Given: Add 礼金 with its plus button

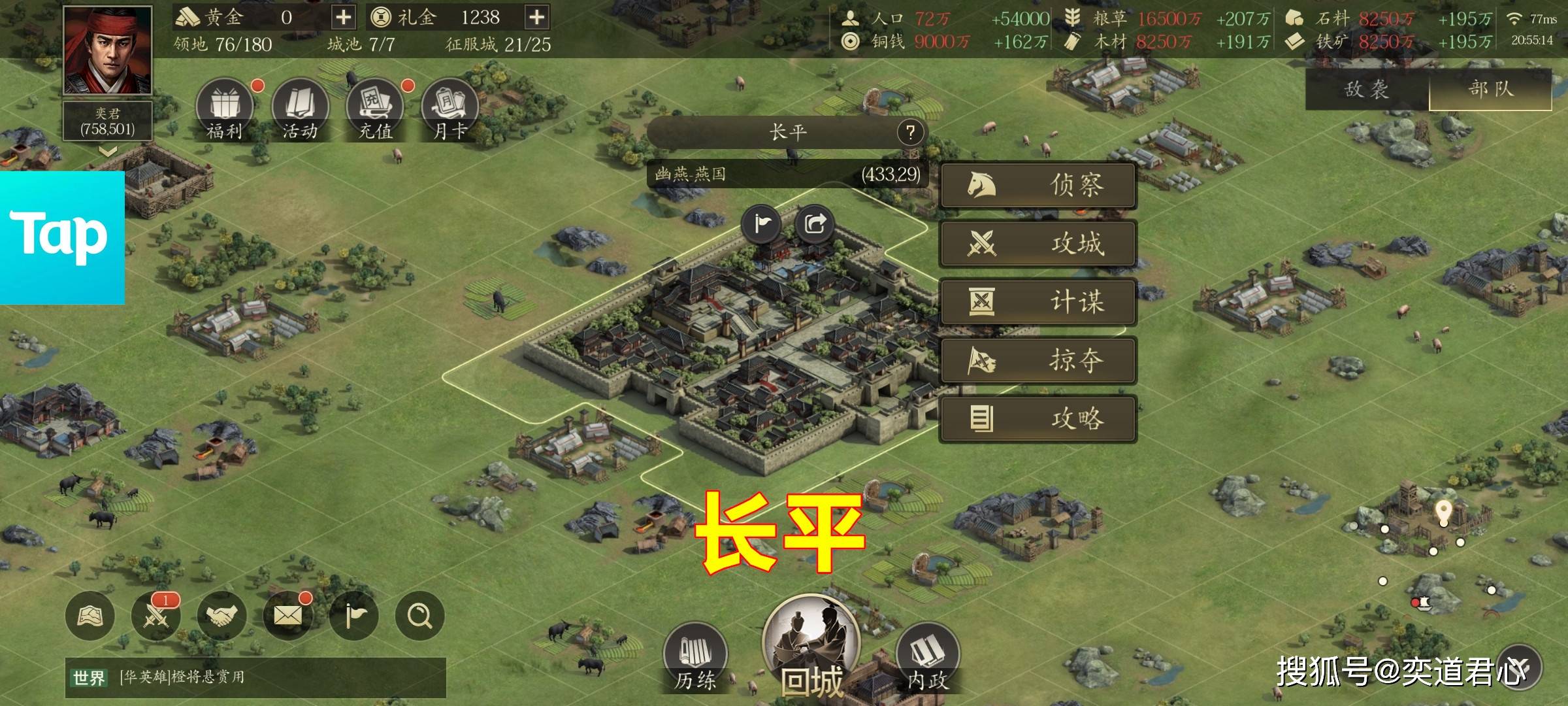Looking at the screenshot, I should [x=536, y=17].
